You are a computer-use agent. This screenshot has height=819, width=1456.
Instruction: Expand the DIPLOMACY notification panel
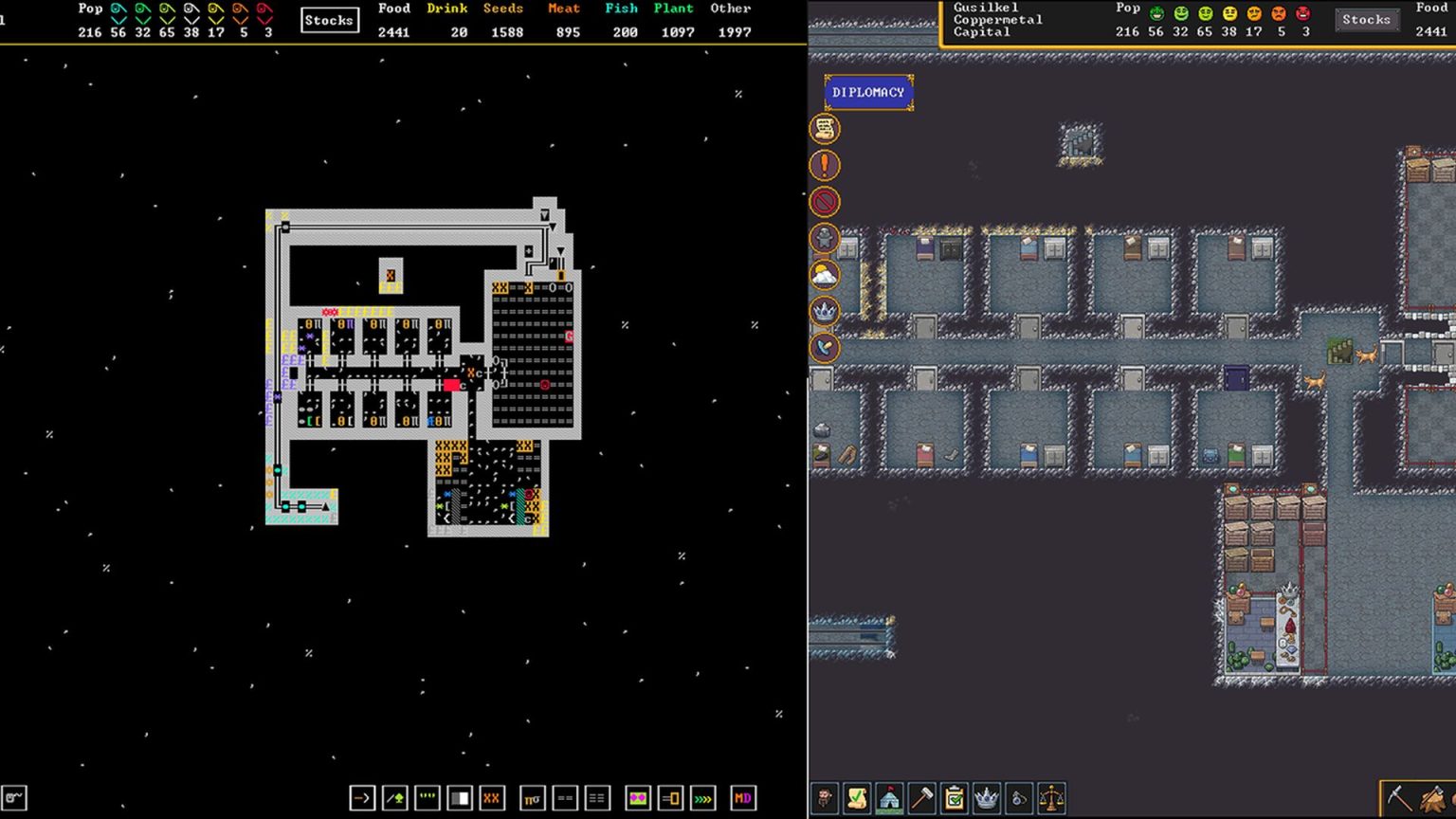point(868,91)
